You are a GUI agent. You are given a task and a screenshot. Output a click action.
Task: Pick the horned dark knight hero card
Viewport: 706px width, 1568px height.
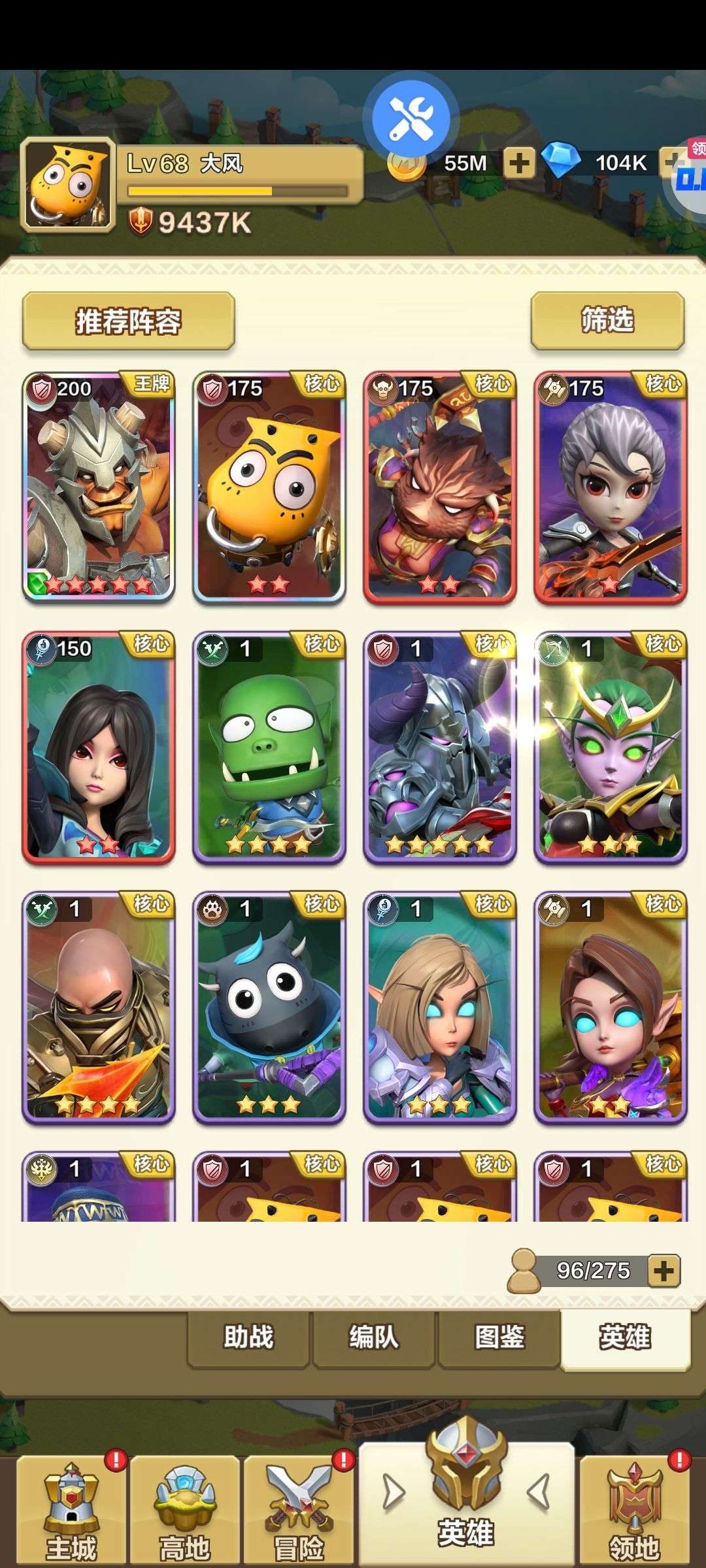point(440,747)
